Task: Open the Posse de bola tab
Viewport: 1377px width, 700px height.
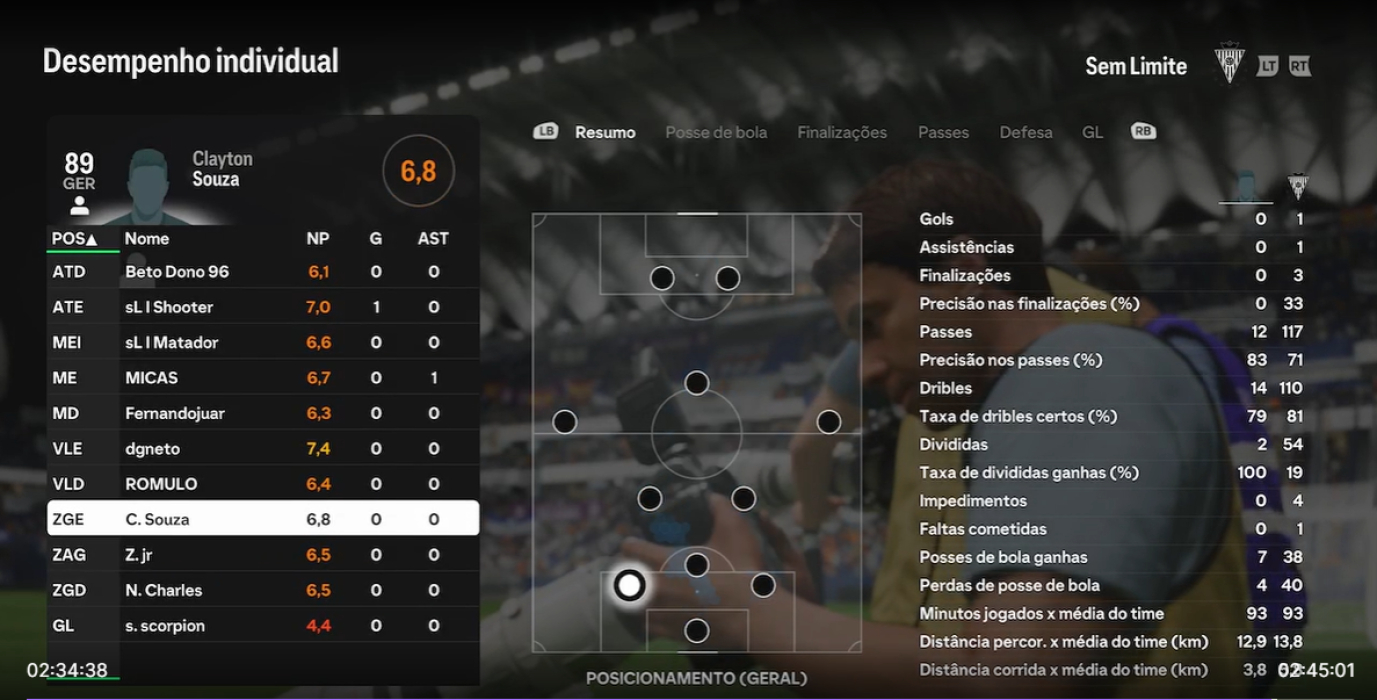Action: 716,132
